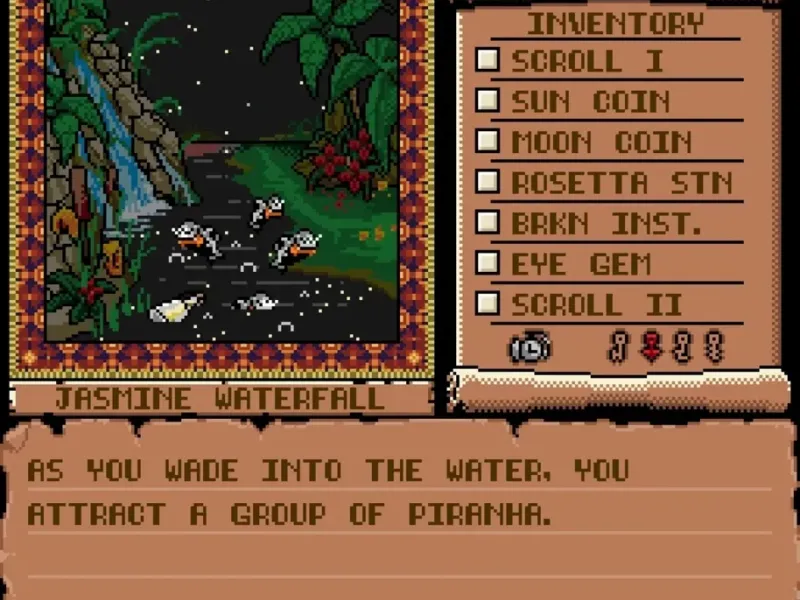This screenshot has height=600, width=800.
Task: Pick the Moon Coin from inventory
Action: [487, 141]
